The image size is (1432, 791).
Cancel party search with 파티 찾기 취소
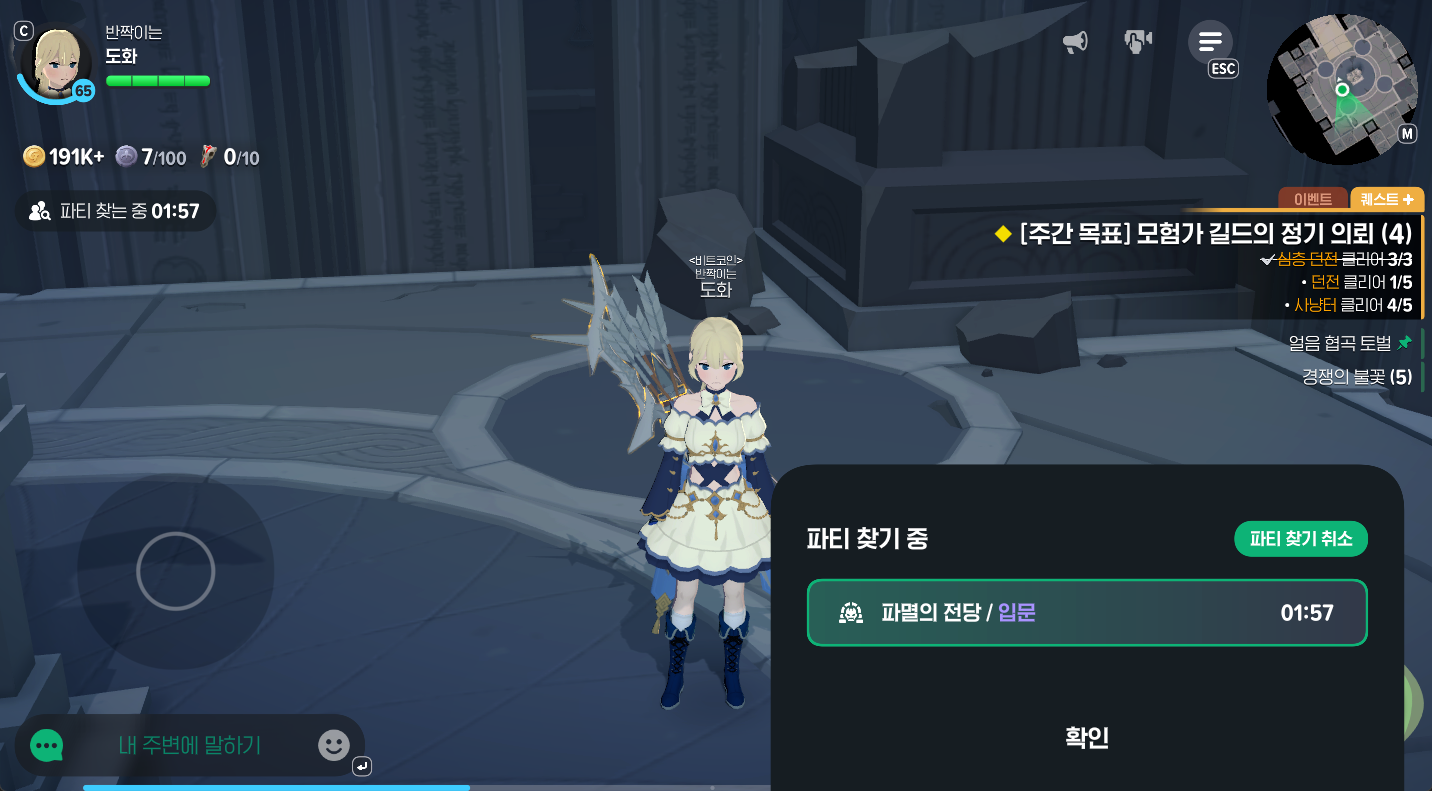(x=1301, y=538)
